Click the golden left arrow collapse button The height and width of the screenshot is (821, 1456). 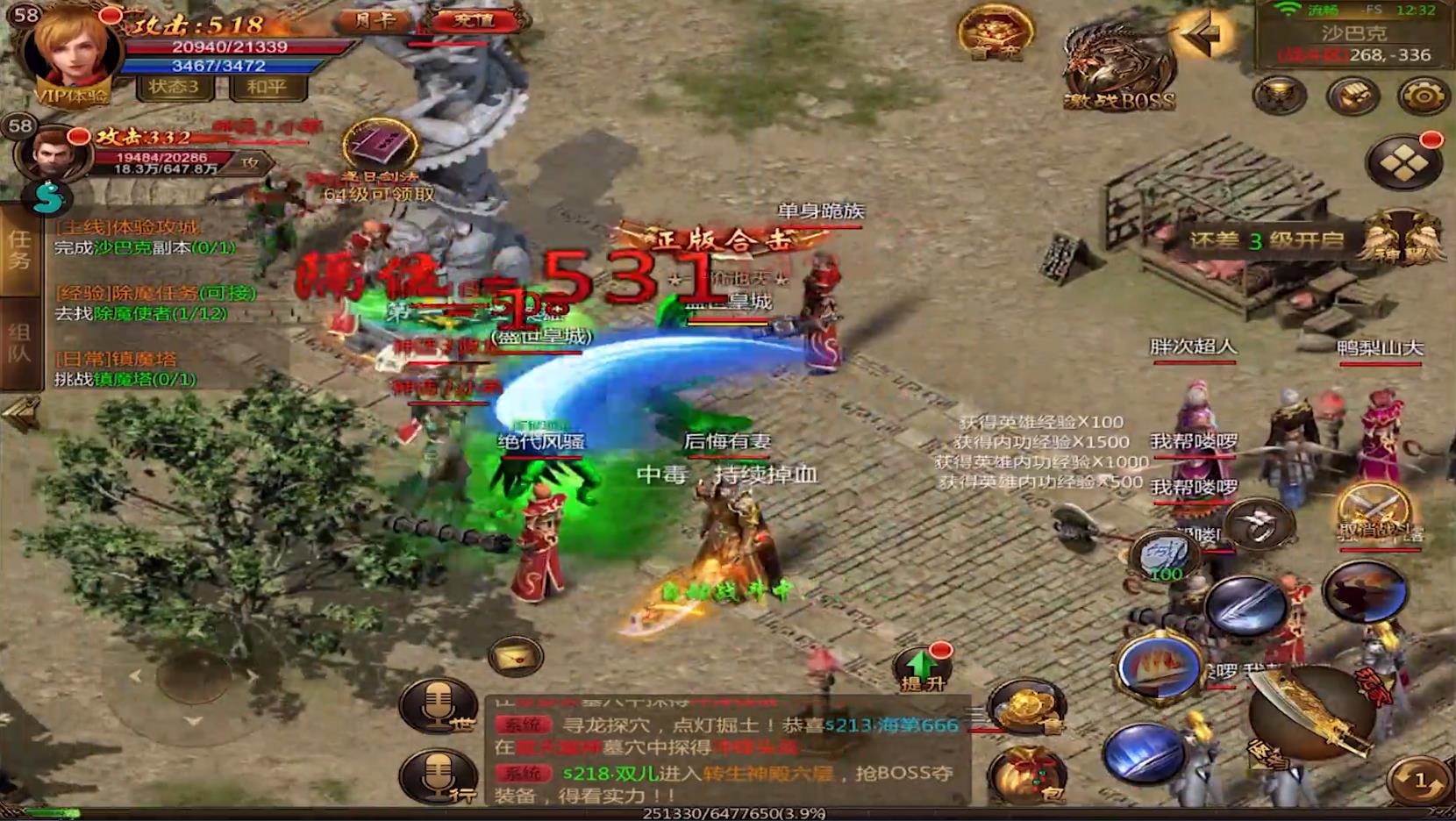(1203, 35)
